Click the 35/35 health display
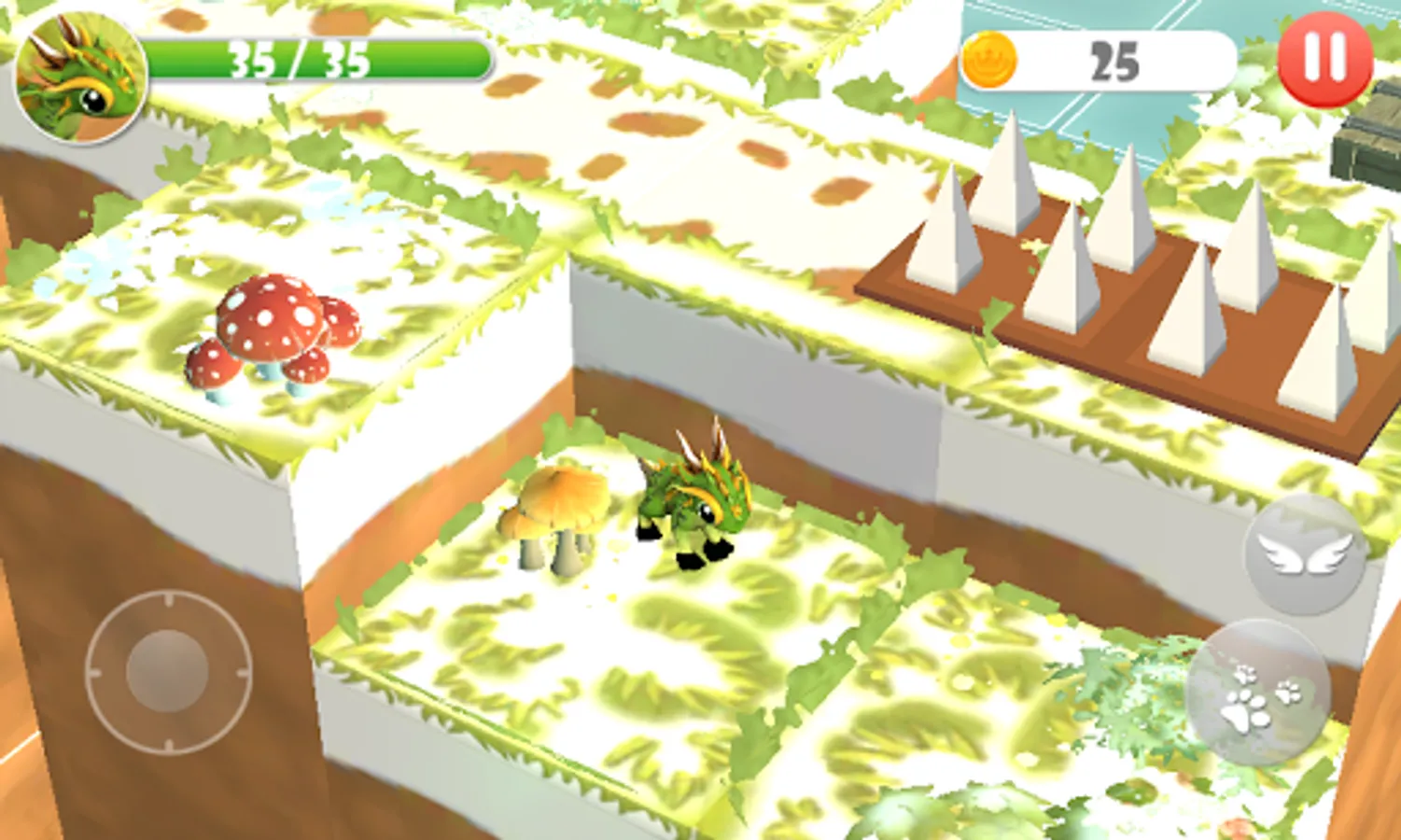 pyautogui.click(x=317, y=59)
